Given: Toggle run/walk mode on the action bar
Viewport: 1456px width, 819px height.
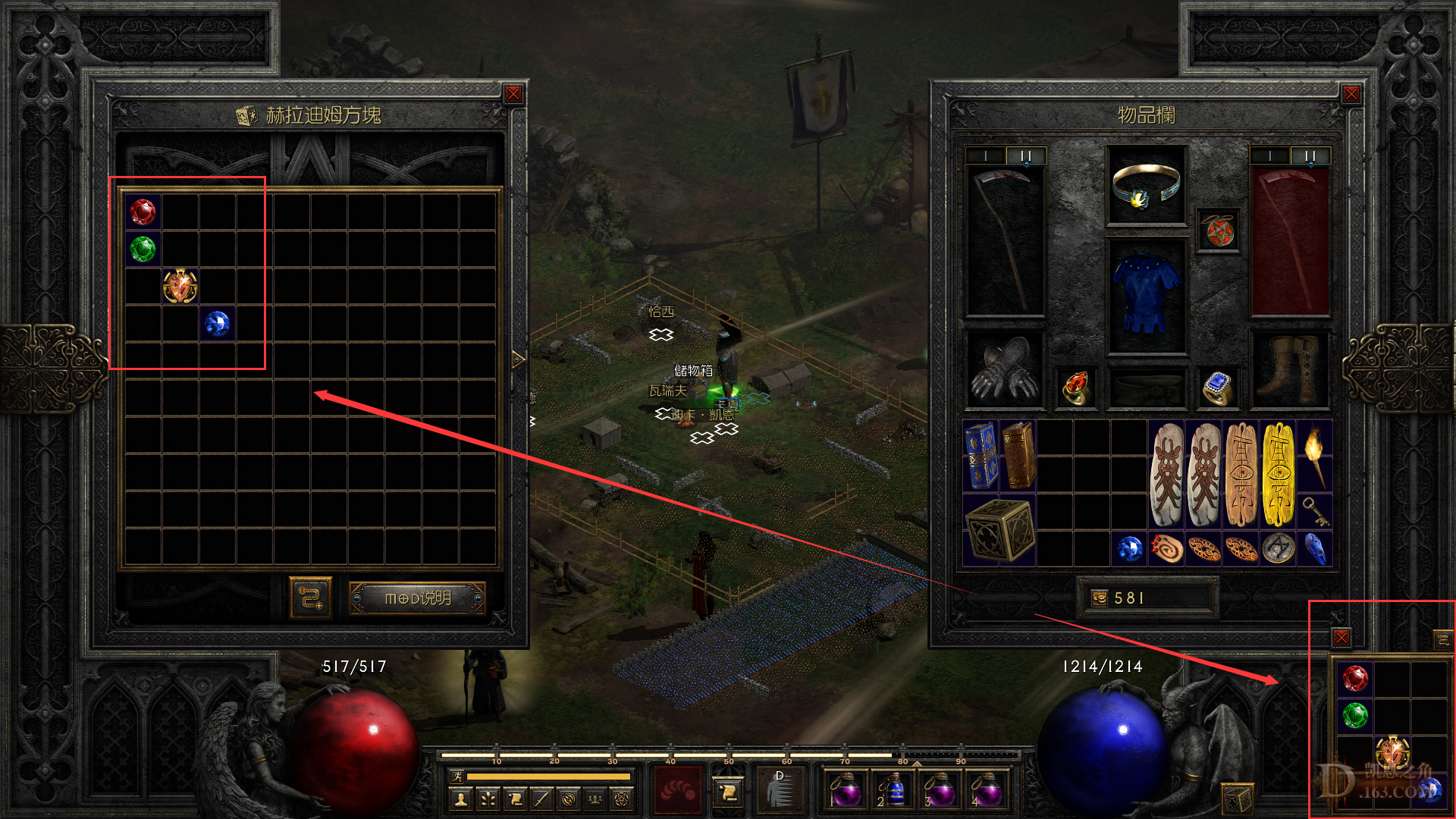Looking at the screenshot, I should coord(457,777).
